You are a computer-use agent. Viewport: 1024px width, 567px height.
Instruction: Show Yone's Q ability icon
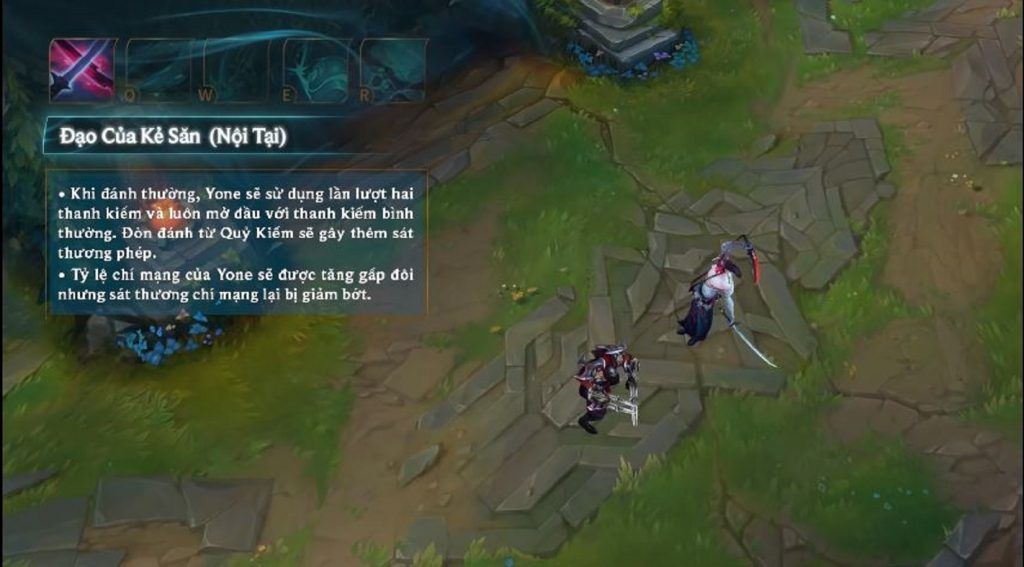point(160,70)
